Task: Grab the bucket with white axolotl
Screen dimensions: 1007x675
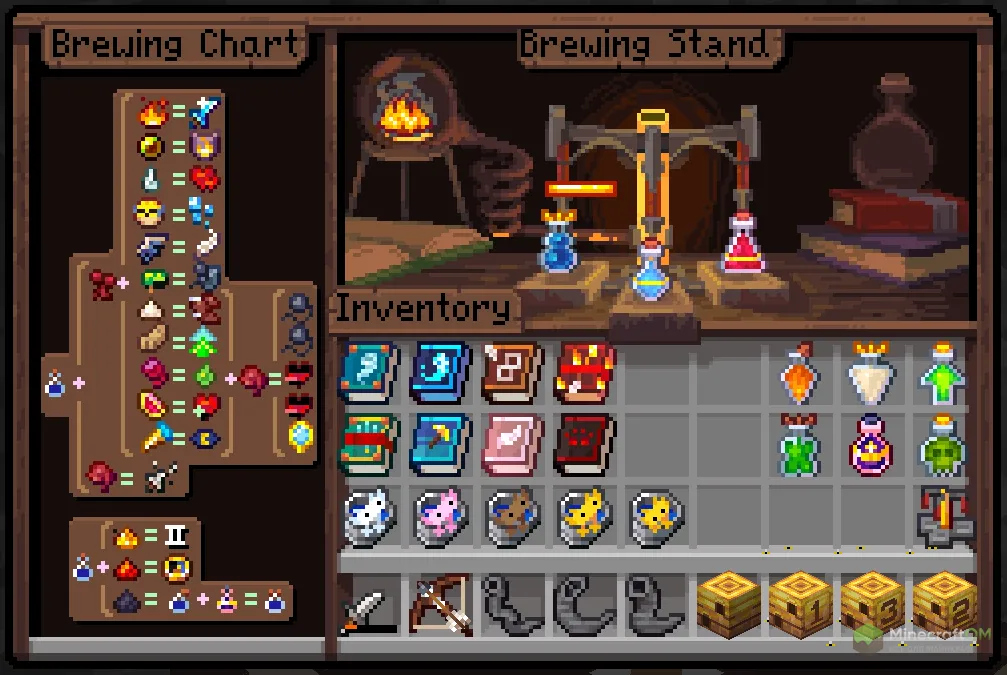Action: 368,517
